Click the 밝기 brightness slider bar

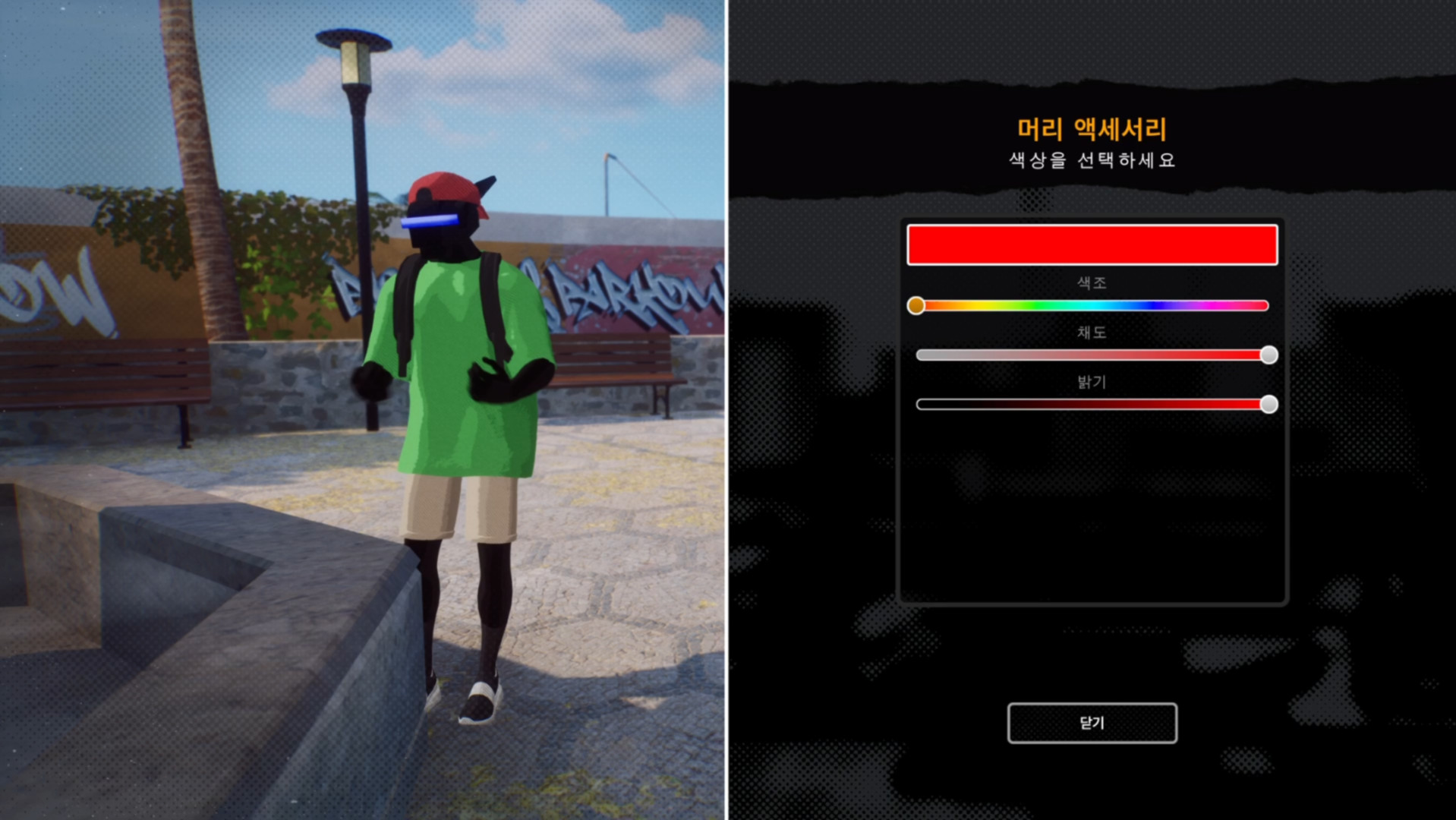(1092, 404)
